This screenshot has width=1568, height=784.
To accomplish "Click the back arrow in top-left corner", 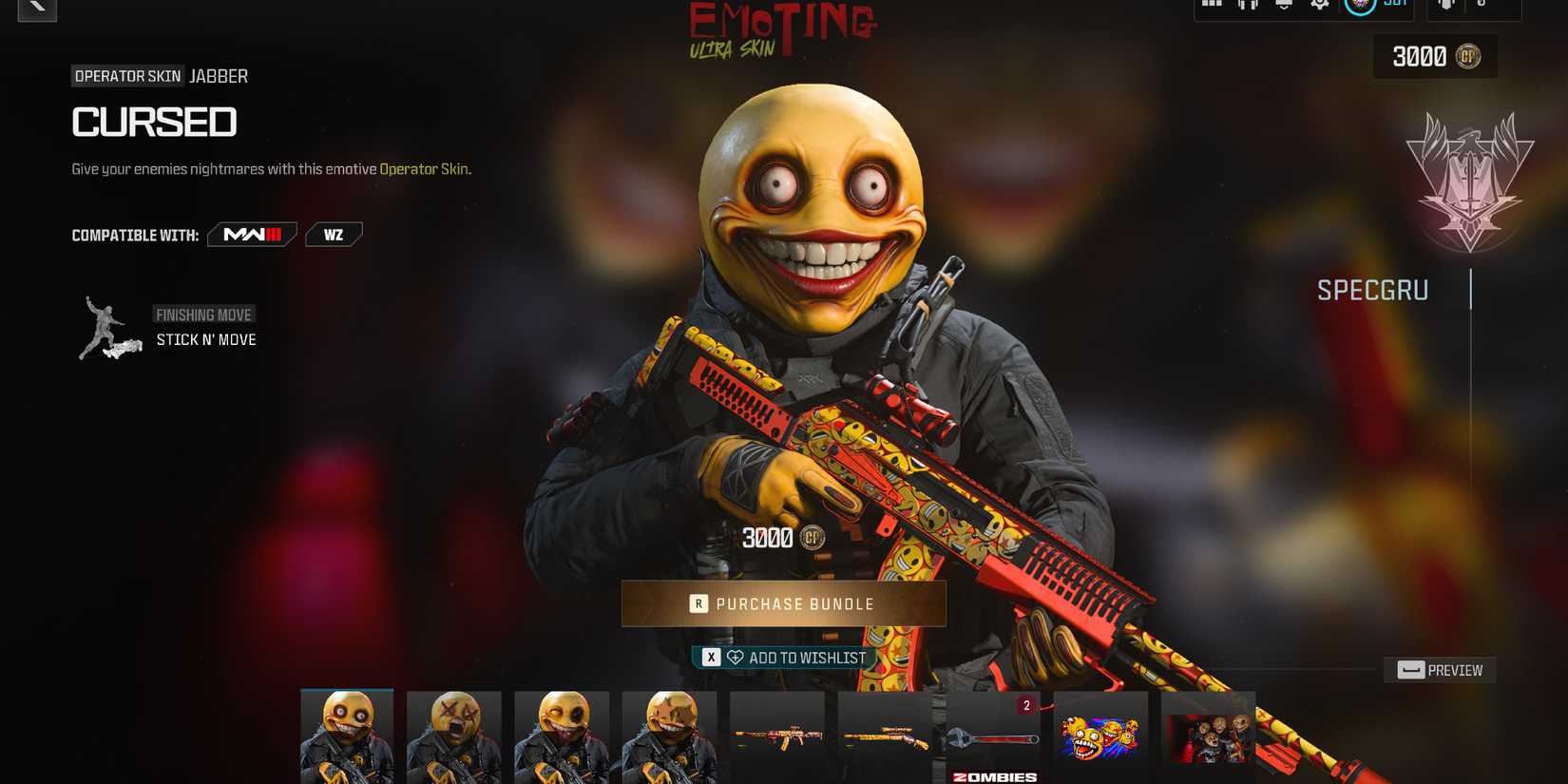I will [37, 11].
